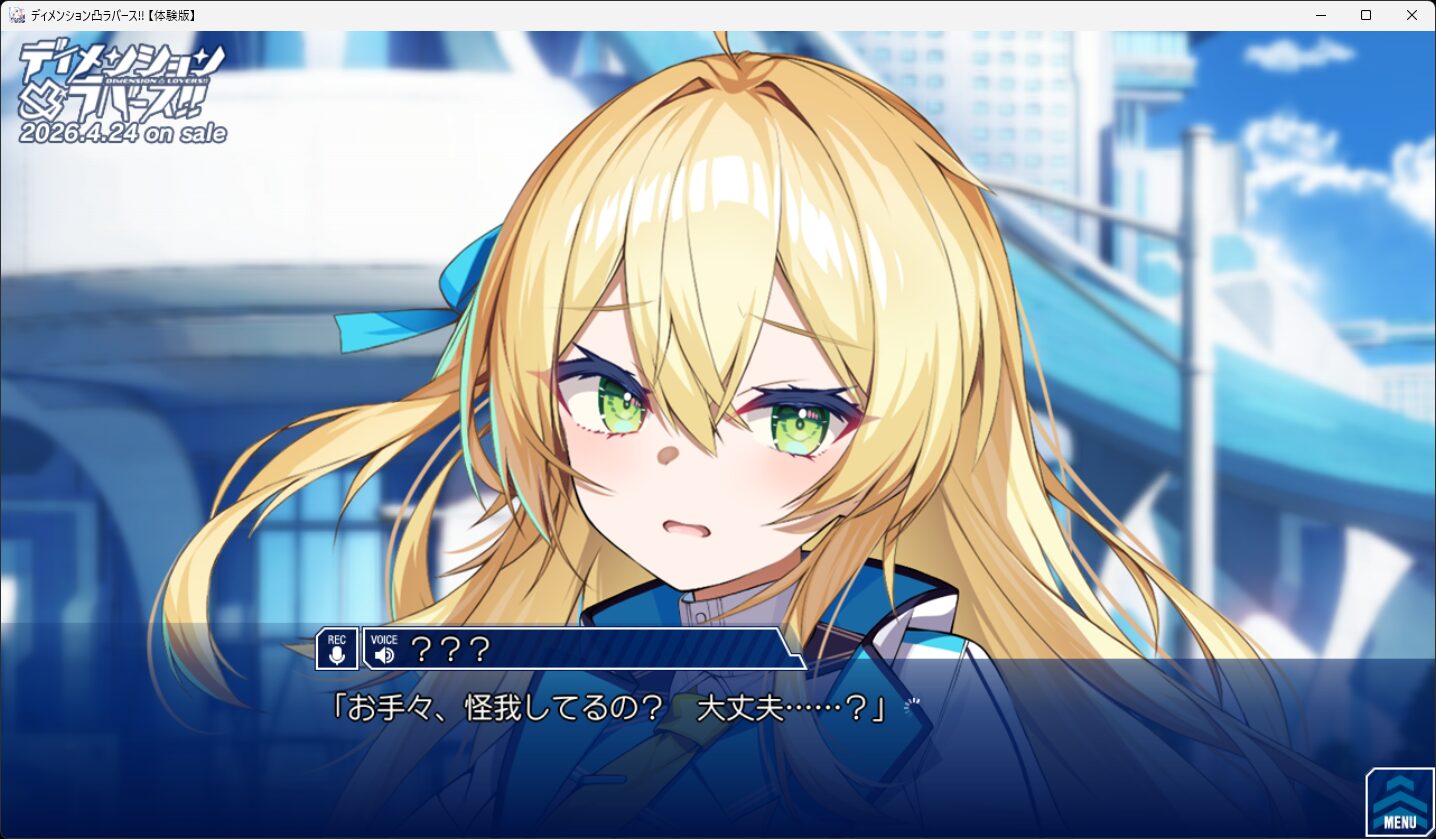This screenshot has width=1436, height=839.
Task: Replay the line with the VOICE speaker icon
Action: (384, 650)
